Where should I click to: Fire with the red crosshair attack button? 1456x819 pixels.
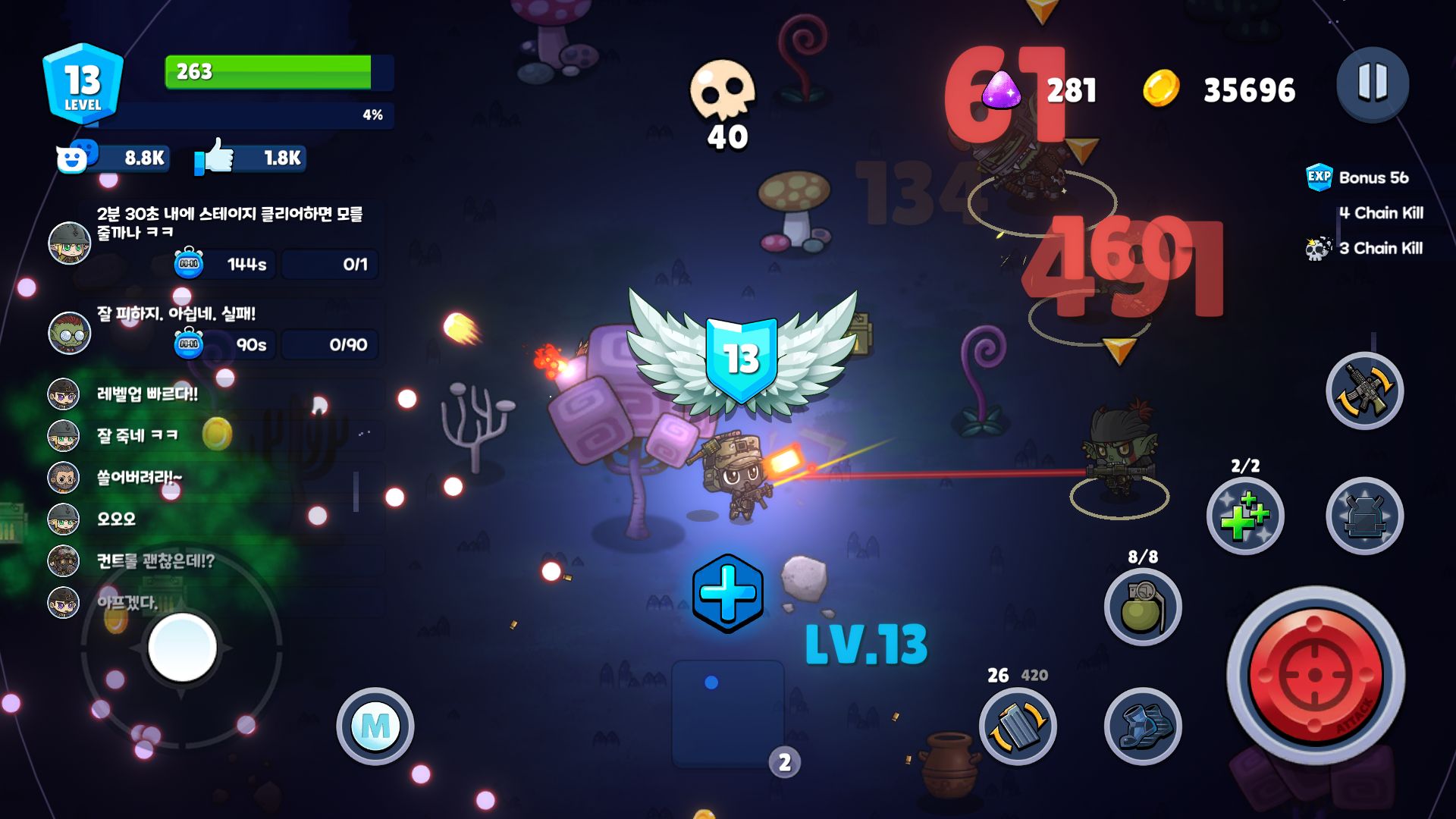(1316, 675)
